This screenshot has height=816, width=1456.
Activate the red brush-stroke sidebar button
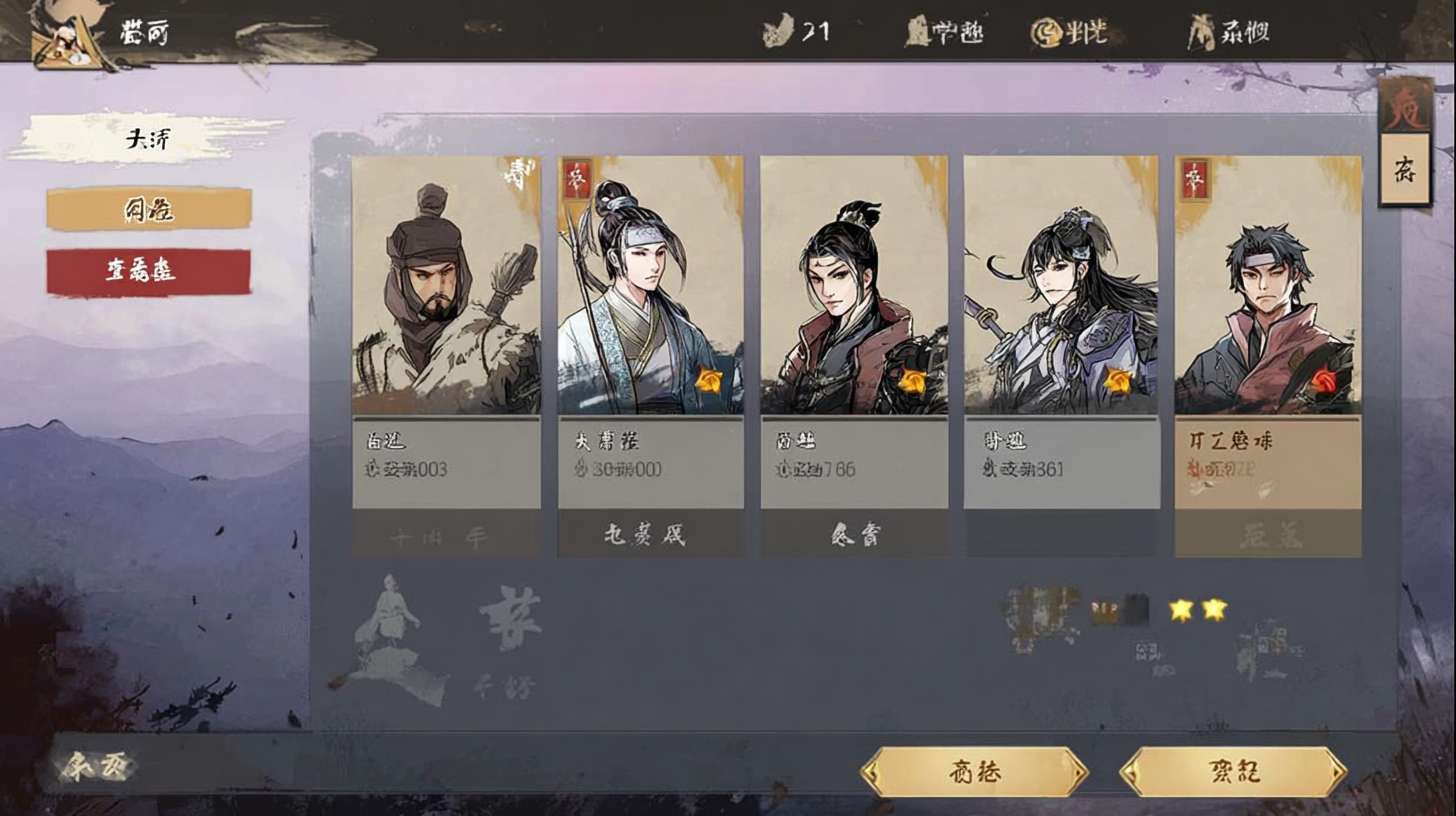pos(149,272)
